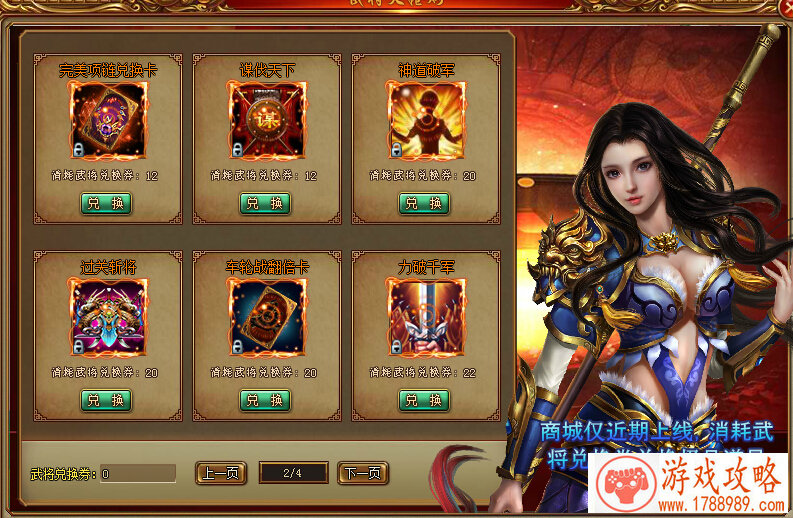Redeem the 过关斩将 item
Image resolution: width=793 pixels, height=518 pixels.
click(x=107, y=400)
